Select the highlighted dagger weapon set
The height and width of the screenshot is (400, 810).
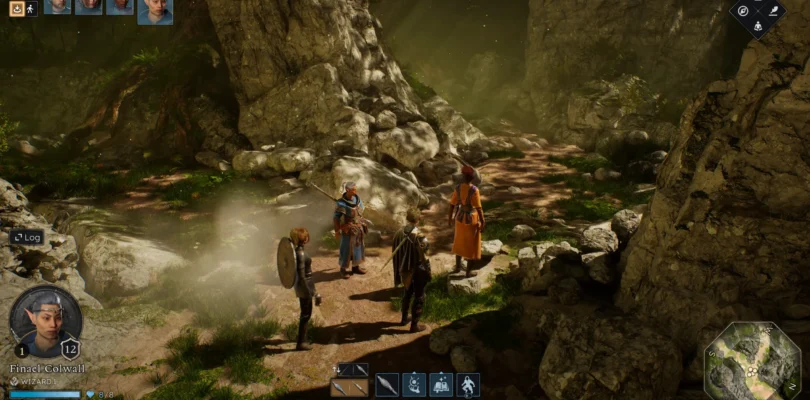[350, 387]
